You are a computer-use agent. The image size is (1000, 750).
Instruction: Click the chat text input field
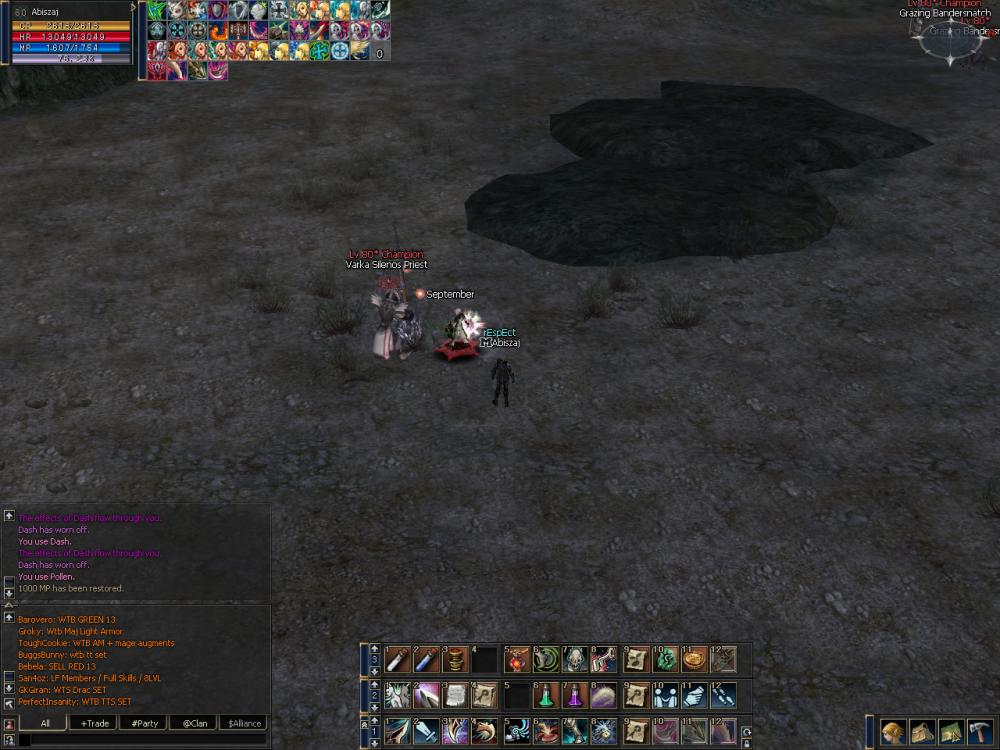[142, 740]
